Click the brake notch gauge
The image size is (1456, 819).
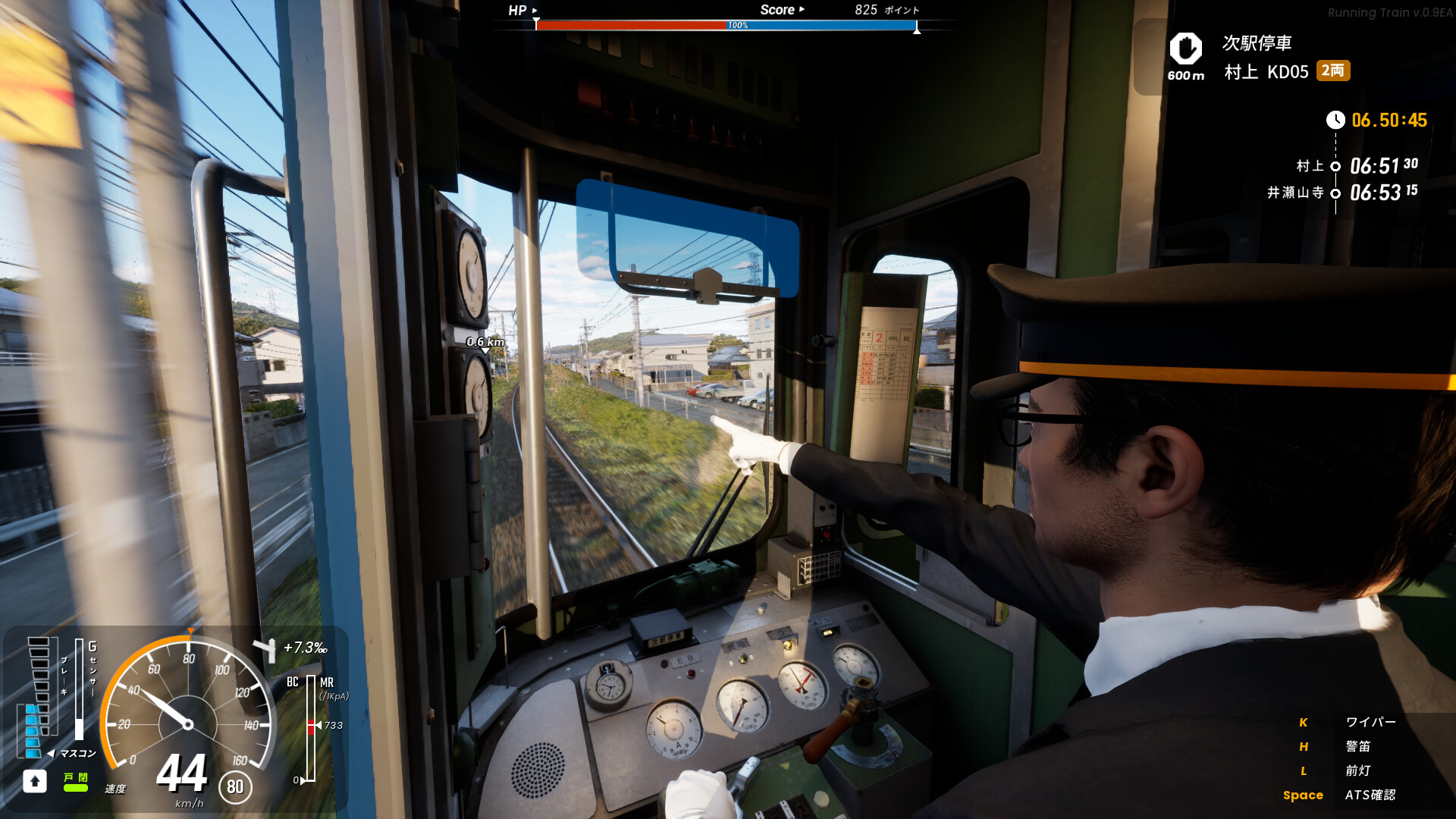coord(39,667)
